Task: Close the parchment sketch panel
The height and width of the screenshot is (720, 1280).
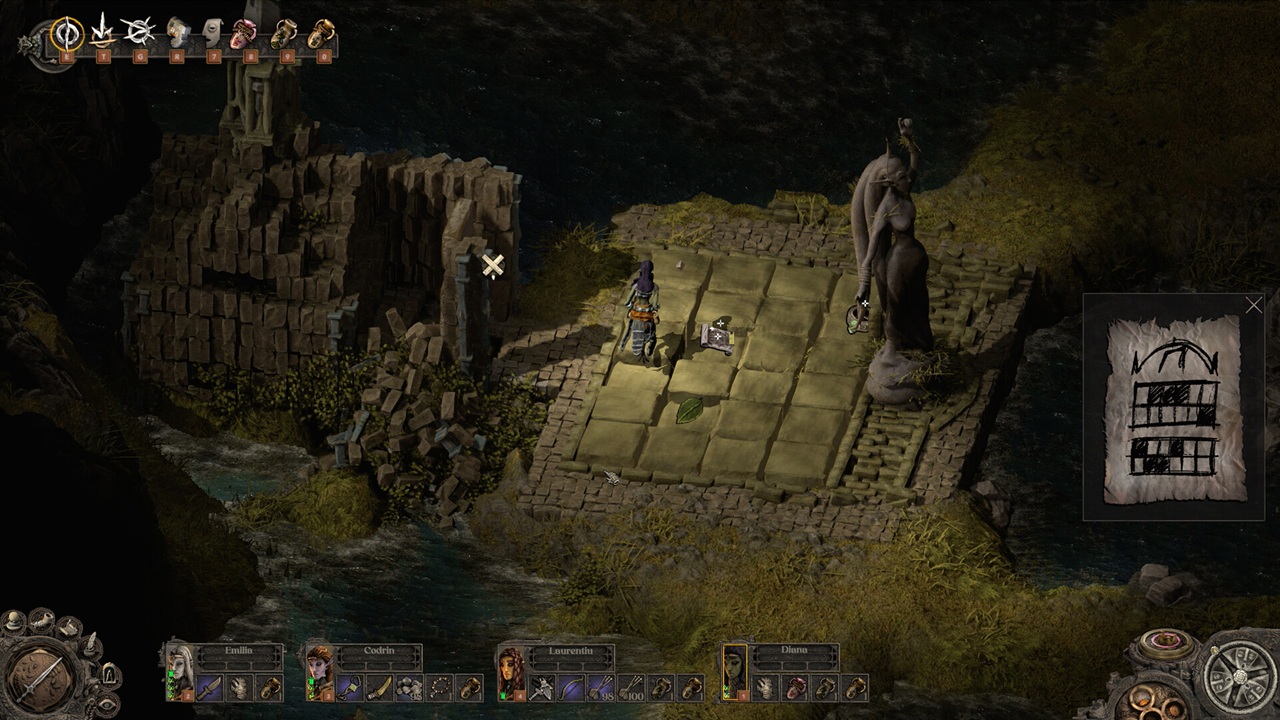Action: coord(1254,306)
